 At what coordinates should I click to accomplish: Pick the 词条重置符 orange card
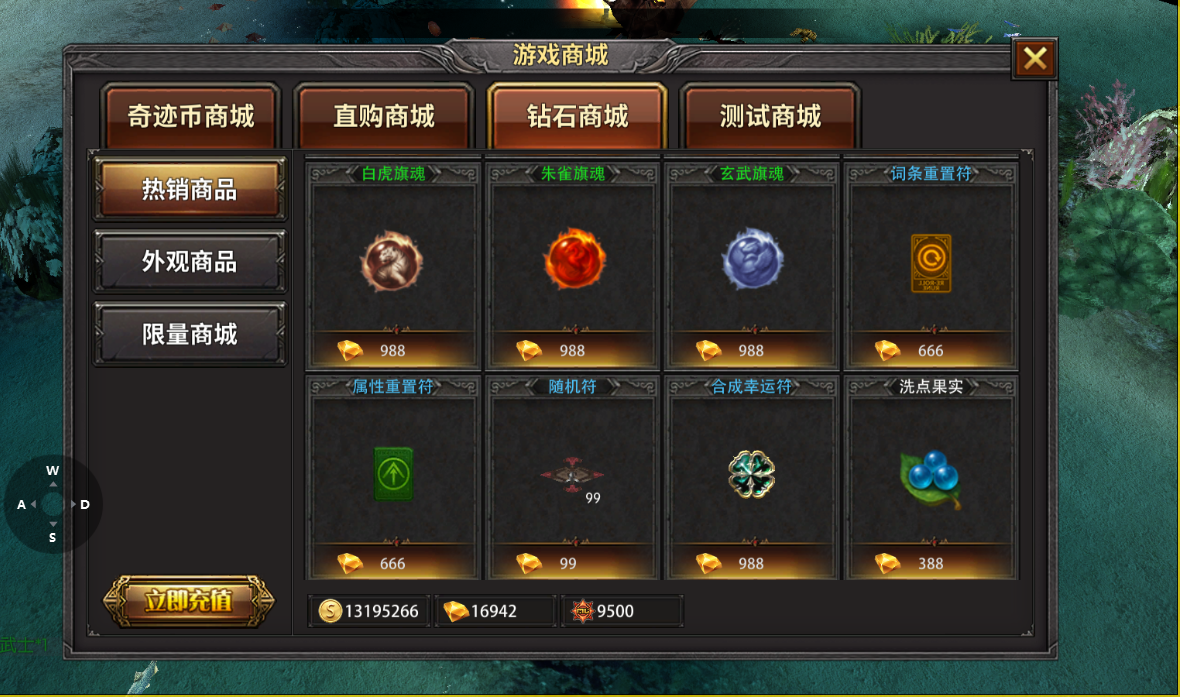pos(931,262)
